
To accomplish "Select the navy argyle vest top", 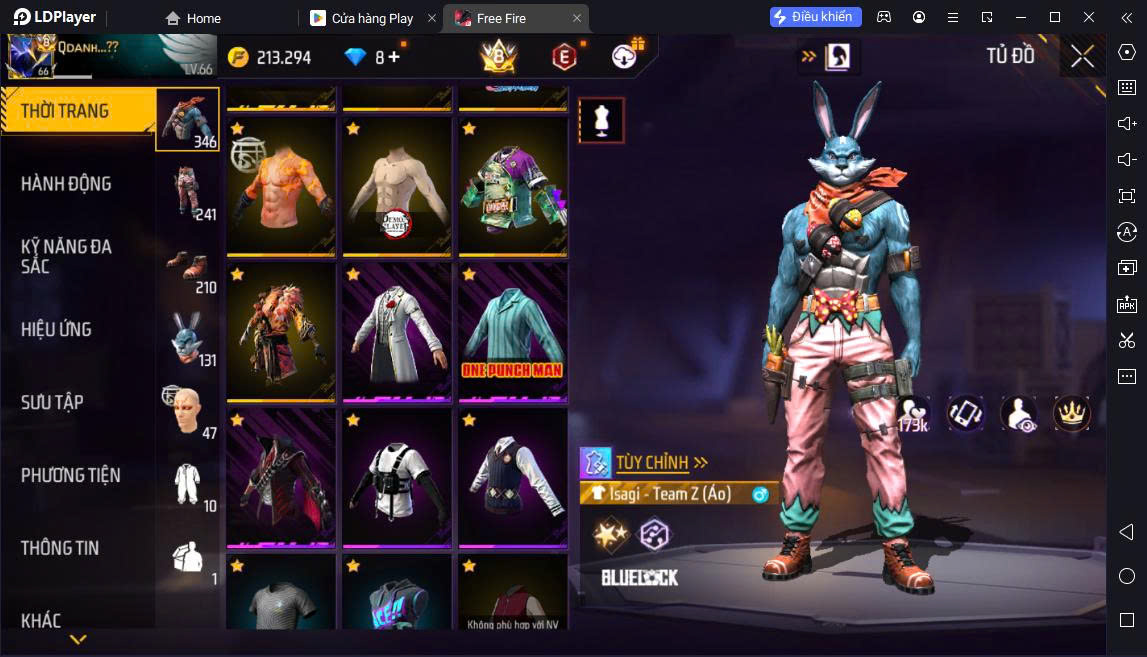I will coord(513,476).
